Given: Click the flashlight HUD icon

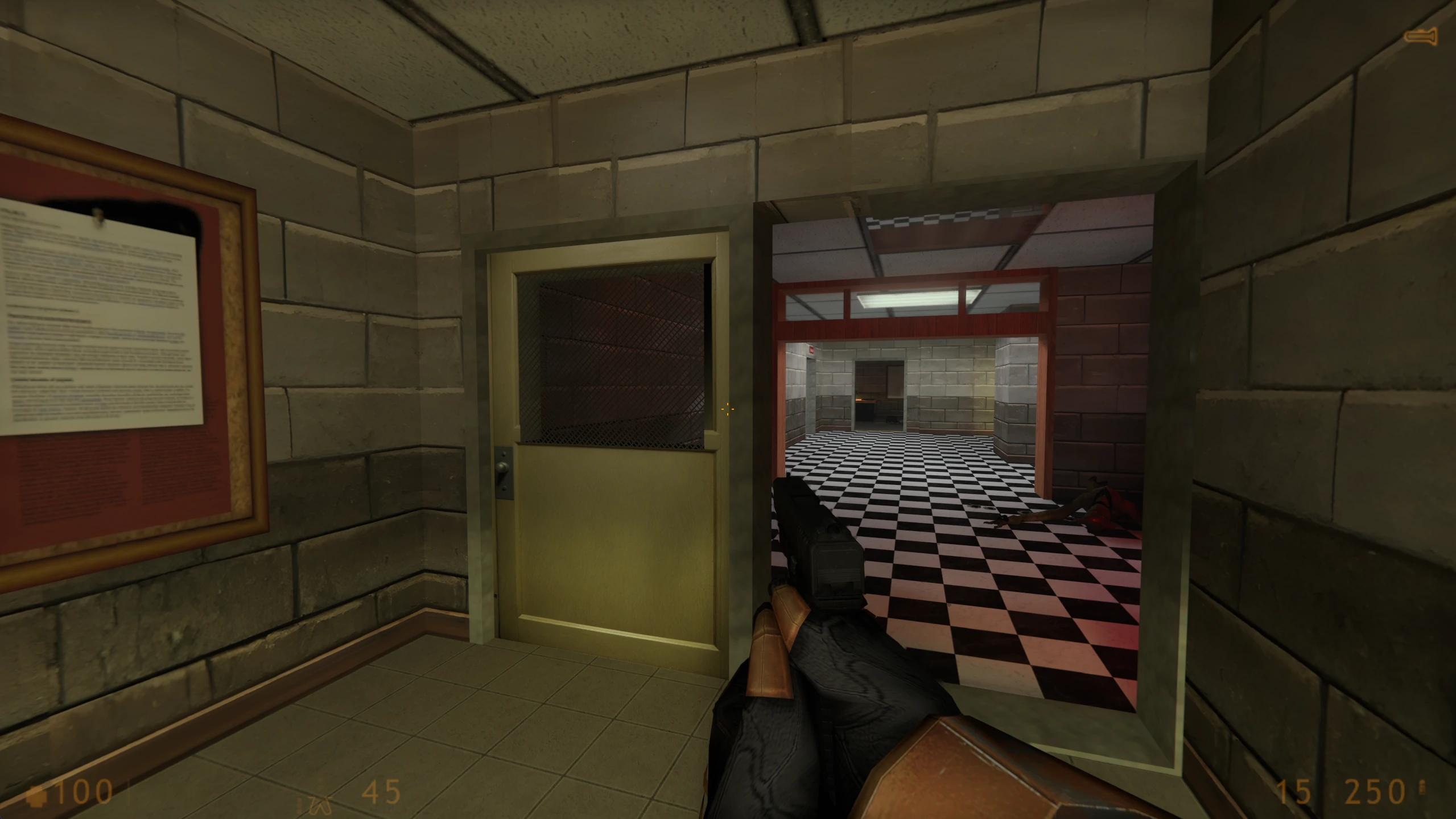Looking at the screenshot, I should [1420, 37].
